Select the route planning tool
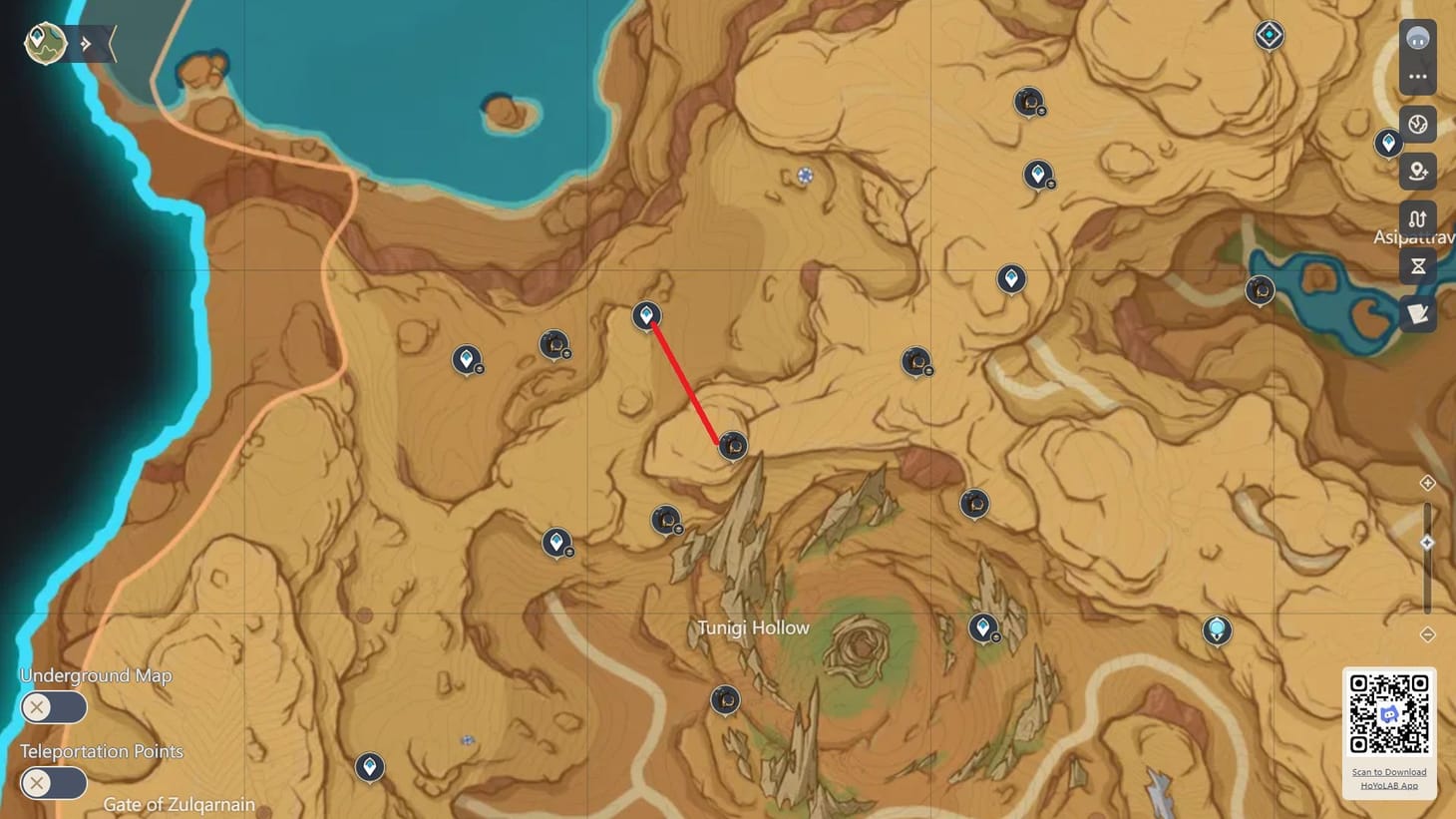This screenshot has height=819, width=1456. 1417,218
